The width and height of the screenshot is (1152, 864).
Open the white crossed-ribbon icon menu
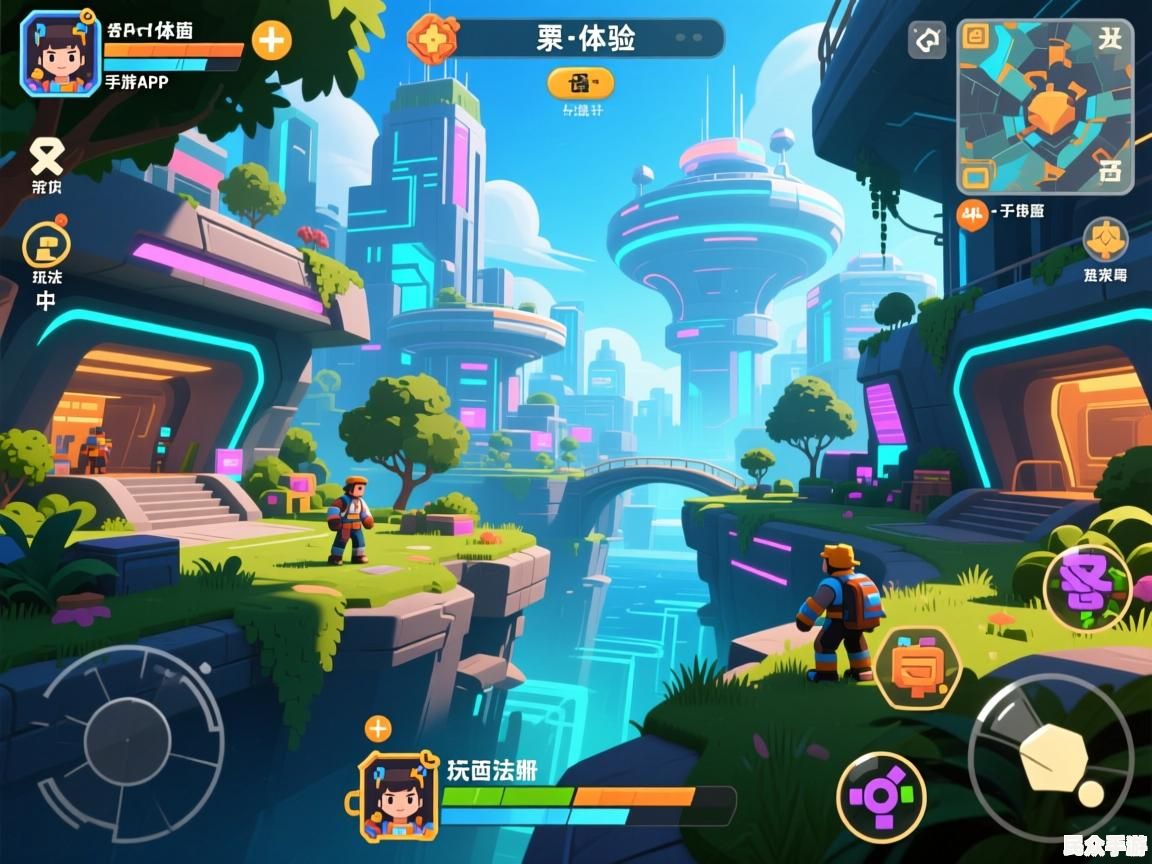pyautogui.click(x=46, y=155)
